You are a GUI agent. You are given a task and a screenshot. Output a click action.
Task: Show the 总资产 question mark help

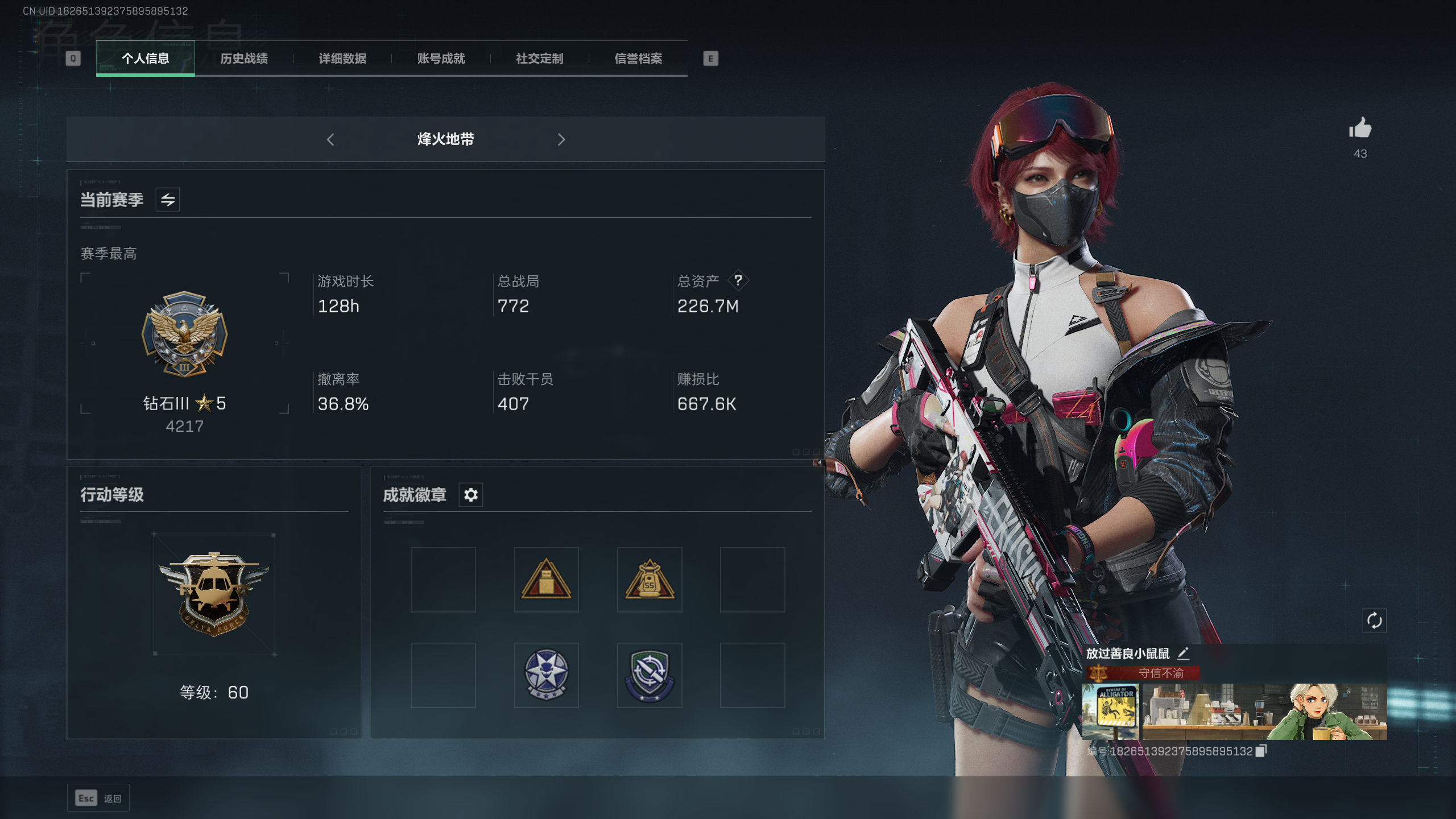pyautogui.click(x=738, y=280)
